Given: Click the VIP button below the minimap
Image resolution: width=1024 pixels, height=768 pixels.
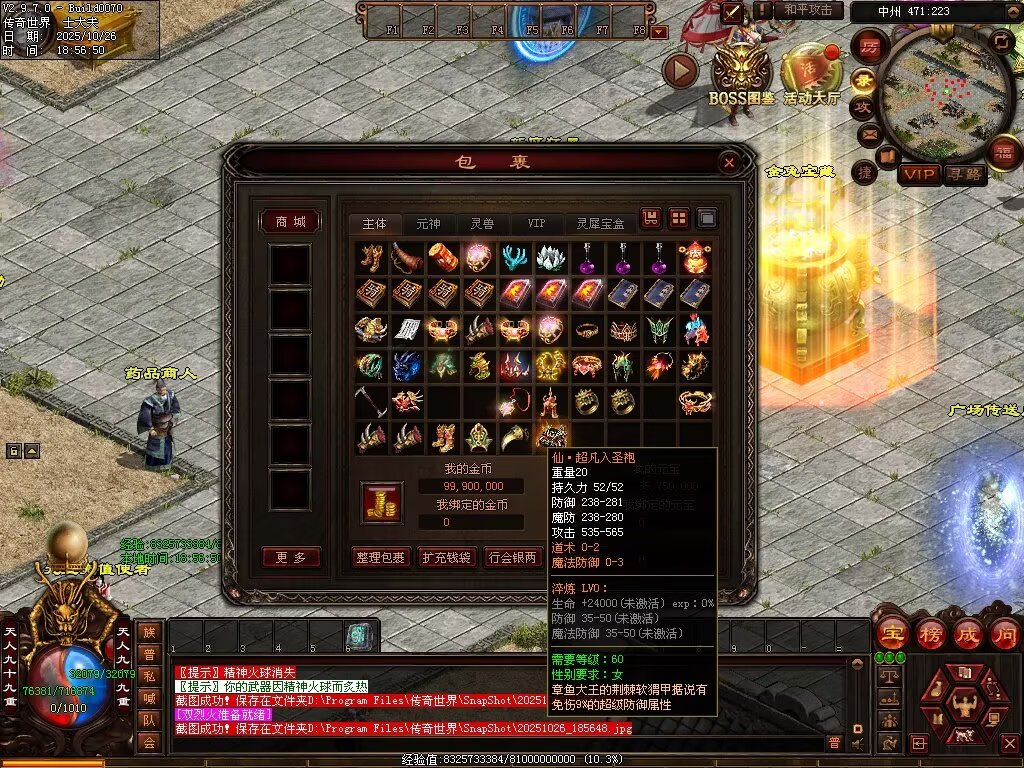Looking at the screenshot, I should [x=918, y=174].
